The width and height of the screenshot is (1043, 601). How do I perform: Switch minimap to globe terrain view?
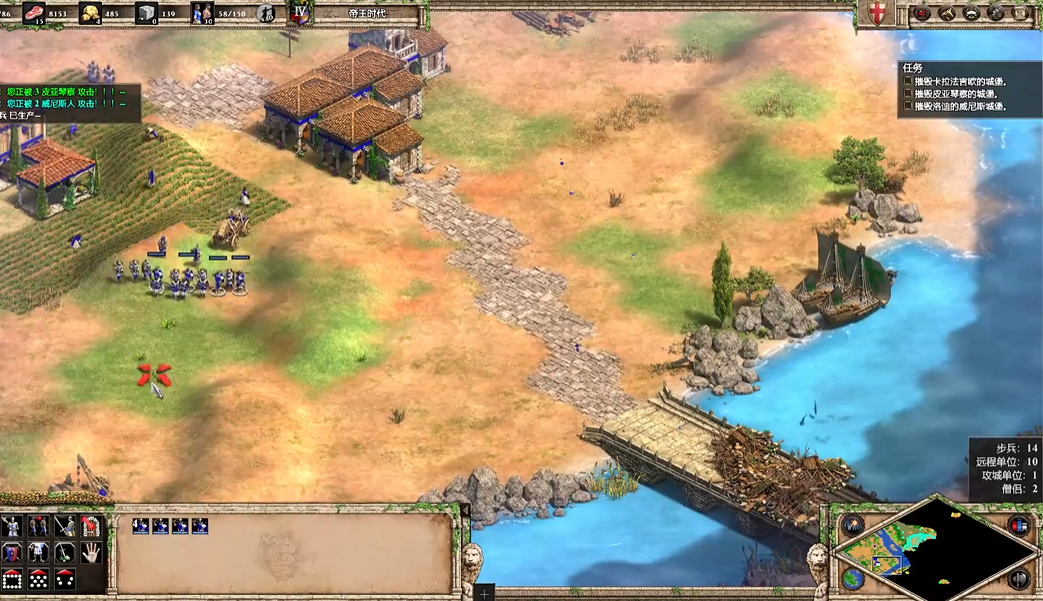tap(853, 578)
